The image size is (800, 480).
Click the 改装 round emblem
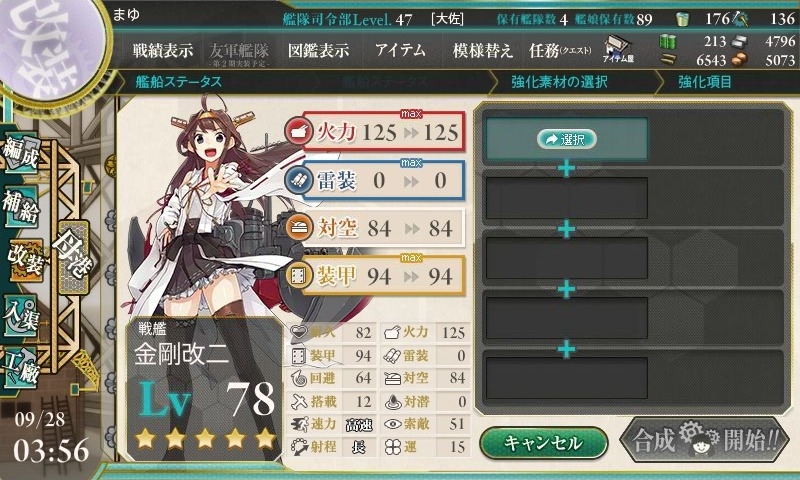[x=50, y=45]
